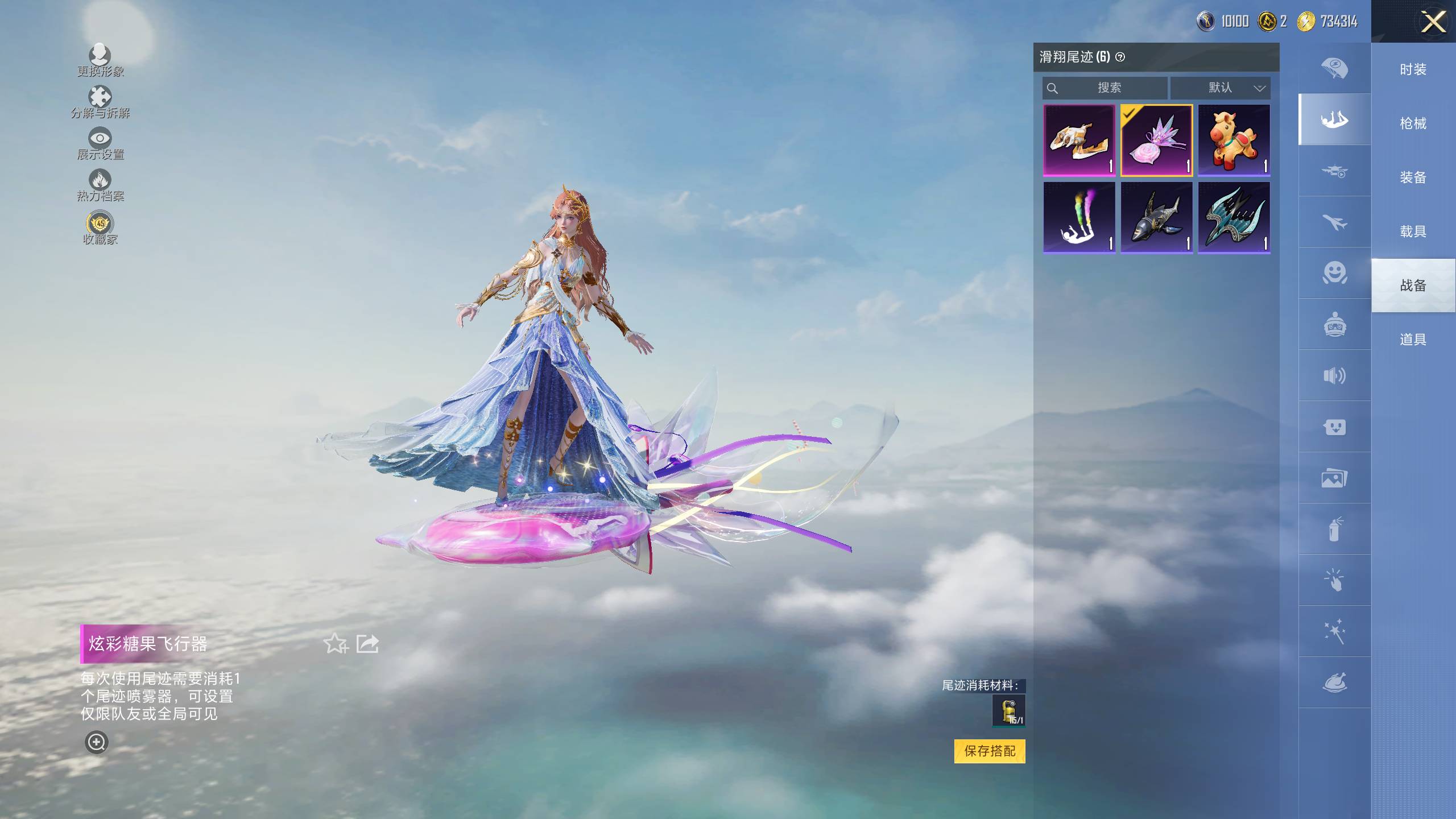Open the 收藏家 collector badge
Image resolution: width=1456 pixels, height=819 pixels.
(x=100, y=227)
